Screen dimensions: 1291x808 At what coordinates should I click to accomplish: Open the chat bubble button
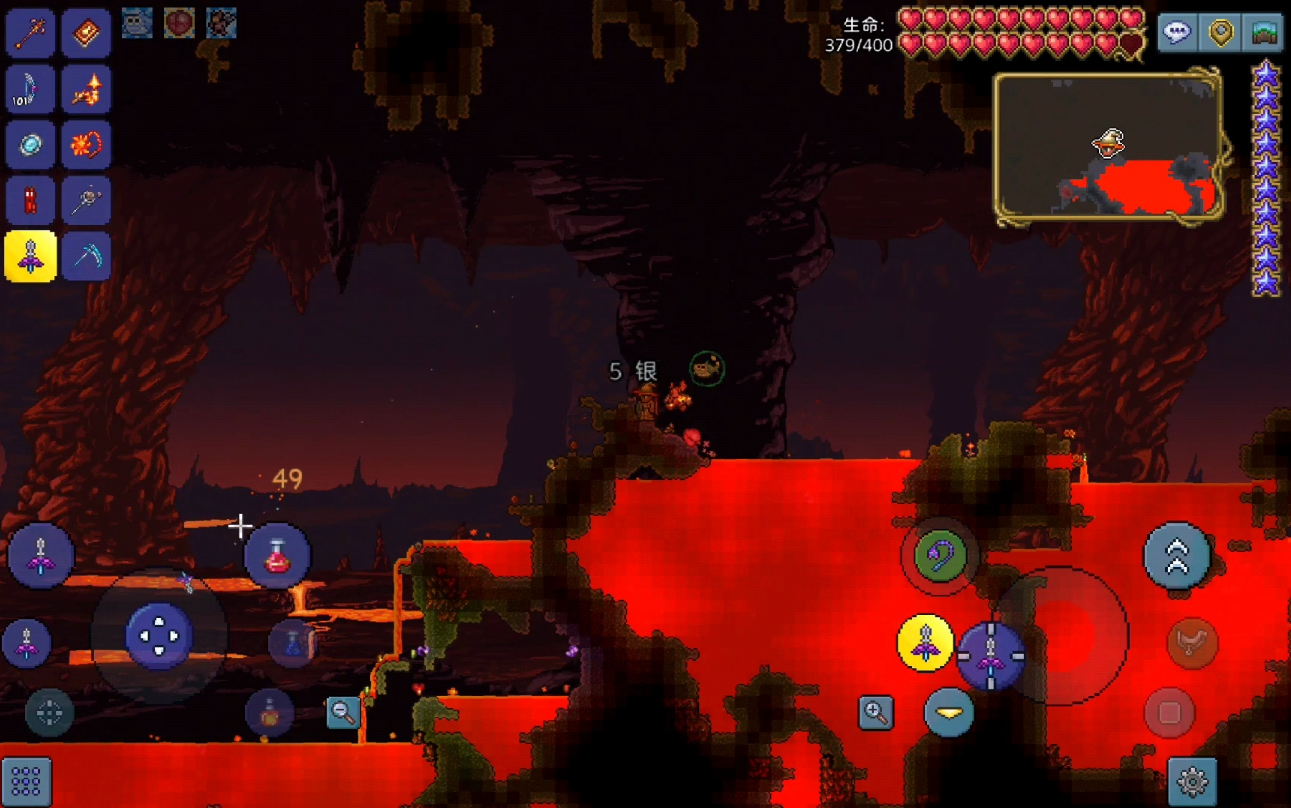(1178, 33)
